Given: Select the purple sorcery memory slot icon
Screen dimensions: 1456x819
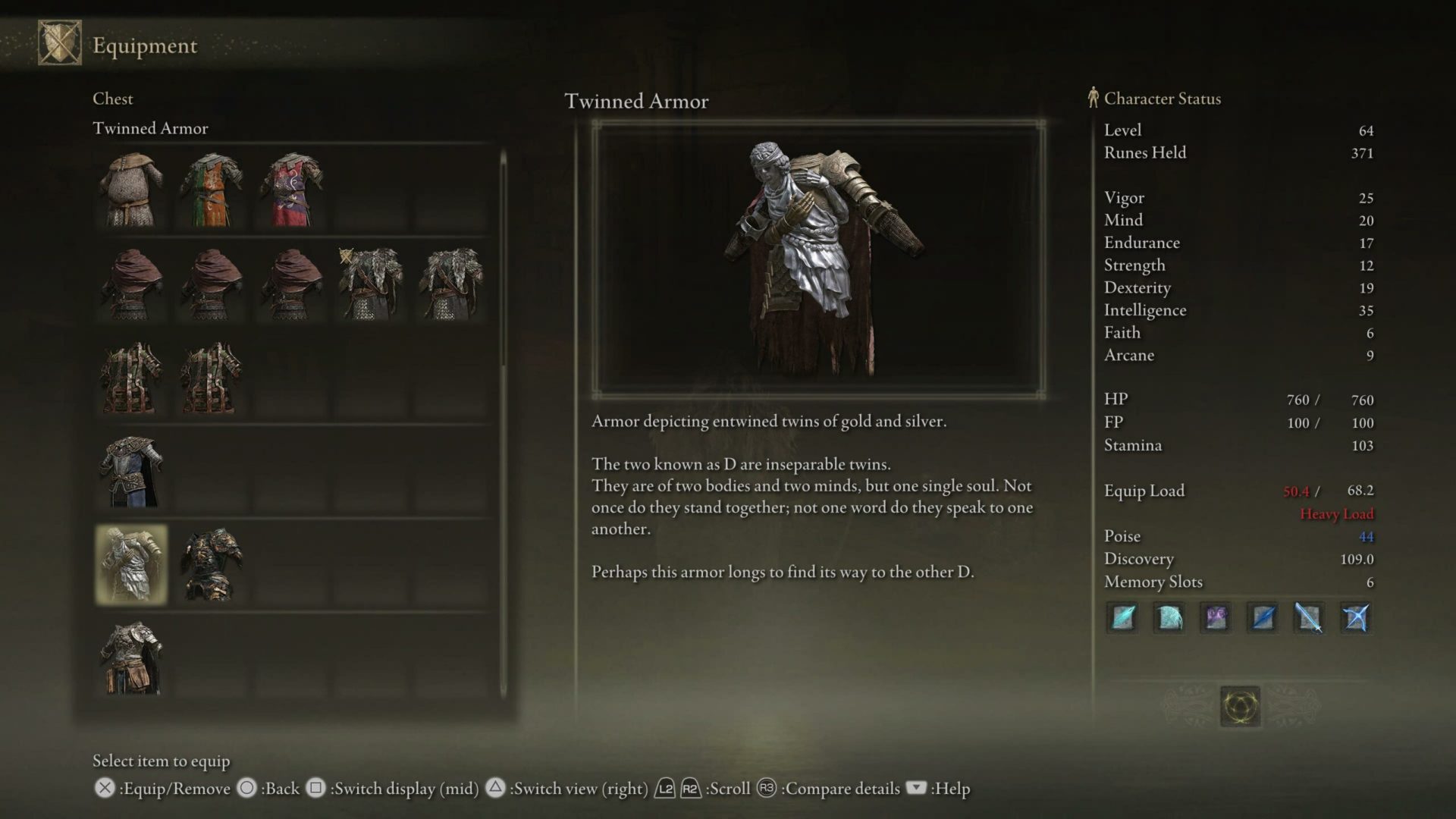Looking at the screenshot, I should point(1216,618).
